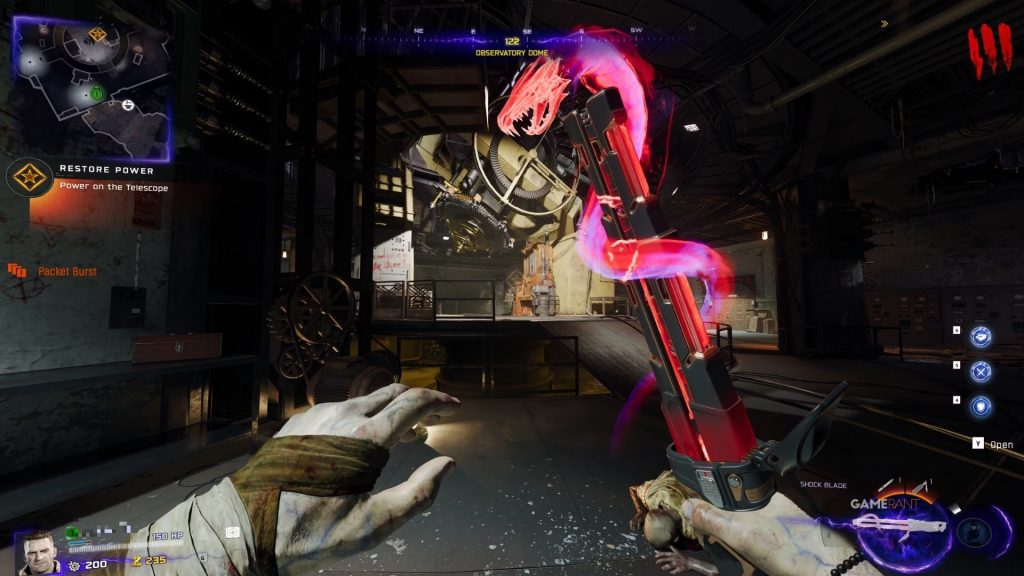Viewport: 1024px width, 576px height.
Task: Select the top blue perk icon
Action: tap(981, 337)
